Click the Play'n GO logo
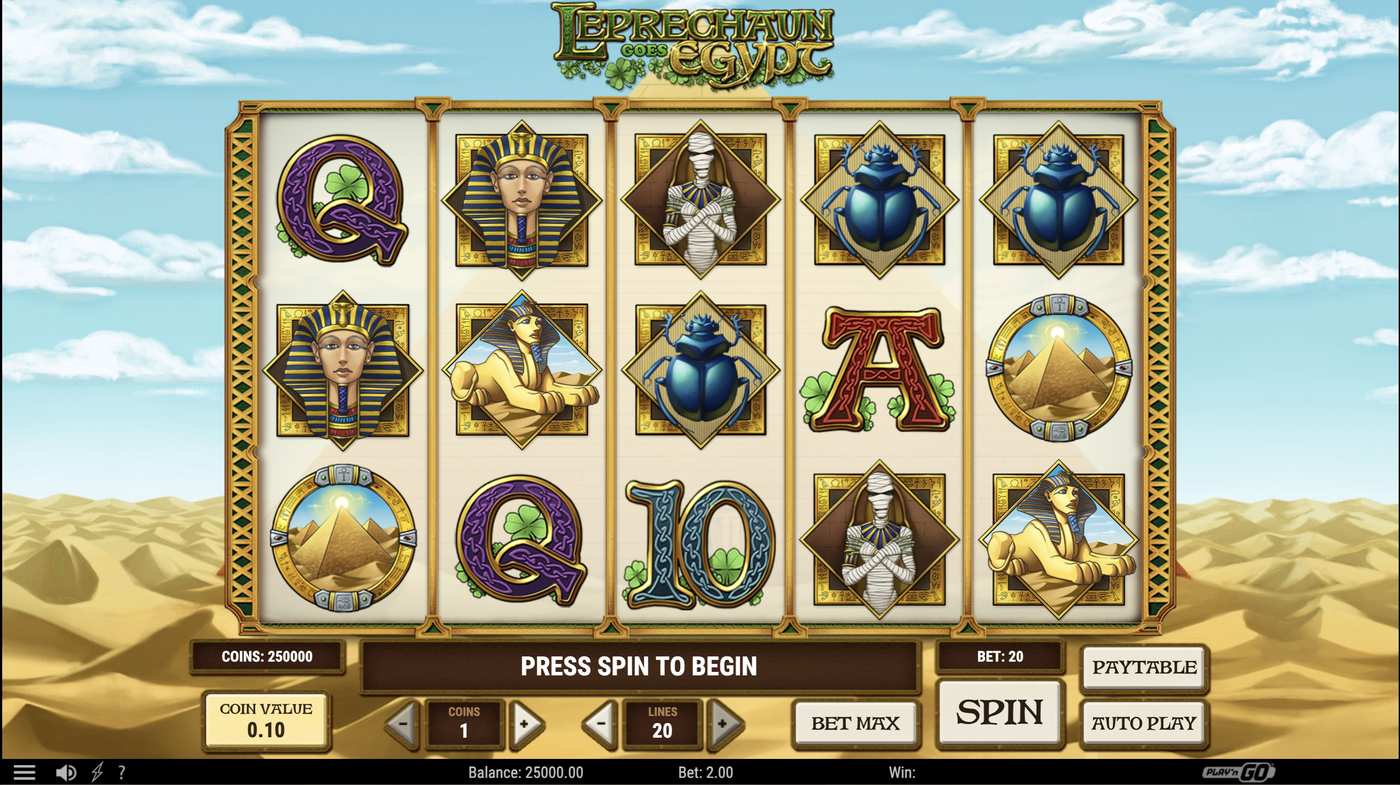The image size is (1400, 785). click(x=1240, y=771)
